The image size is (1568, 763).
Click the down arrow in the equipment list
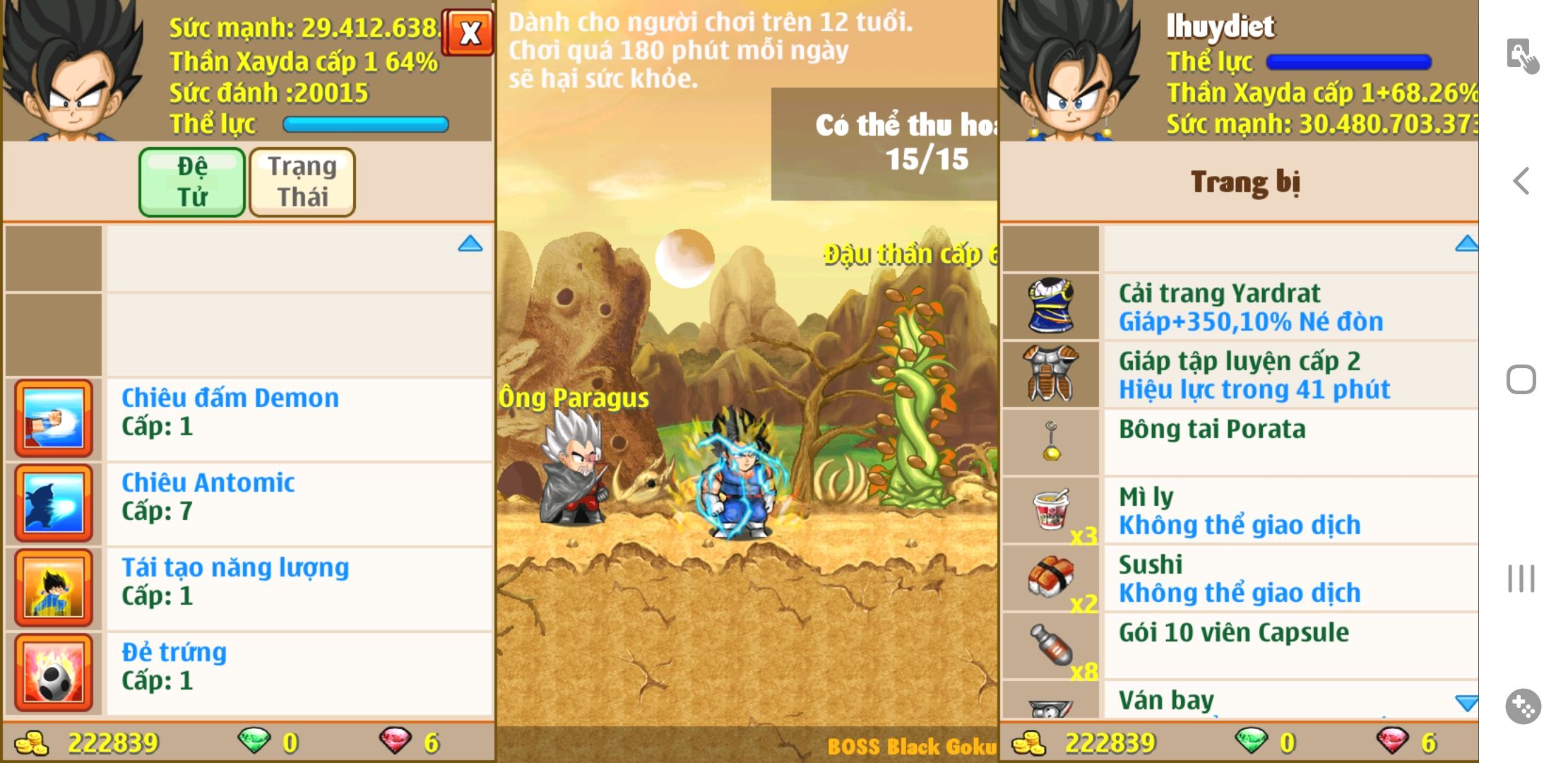(1466, 702)
